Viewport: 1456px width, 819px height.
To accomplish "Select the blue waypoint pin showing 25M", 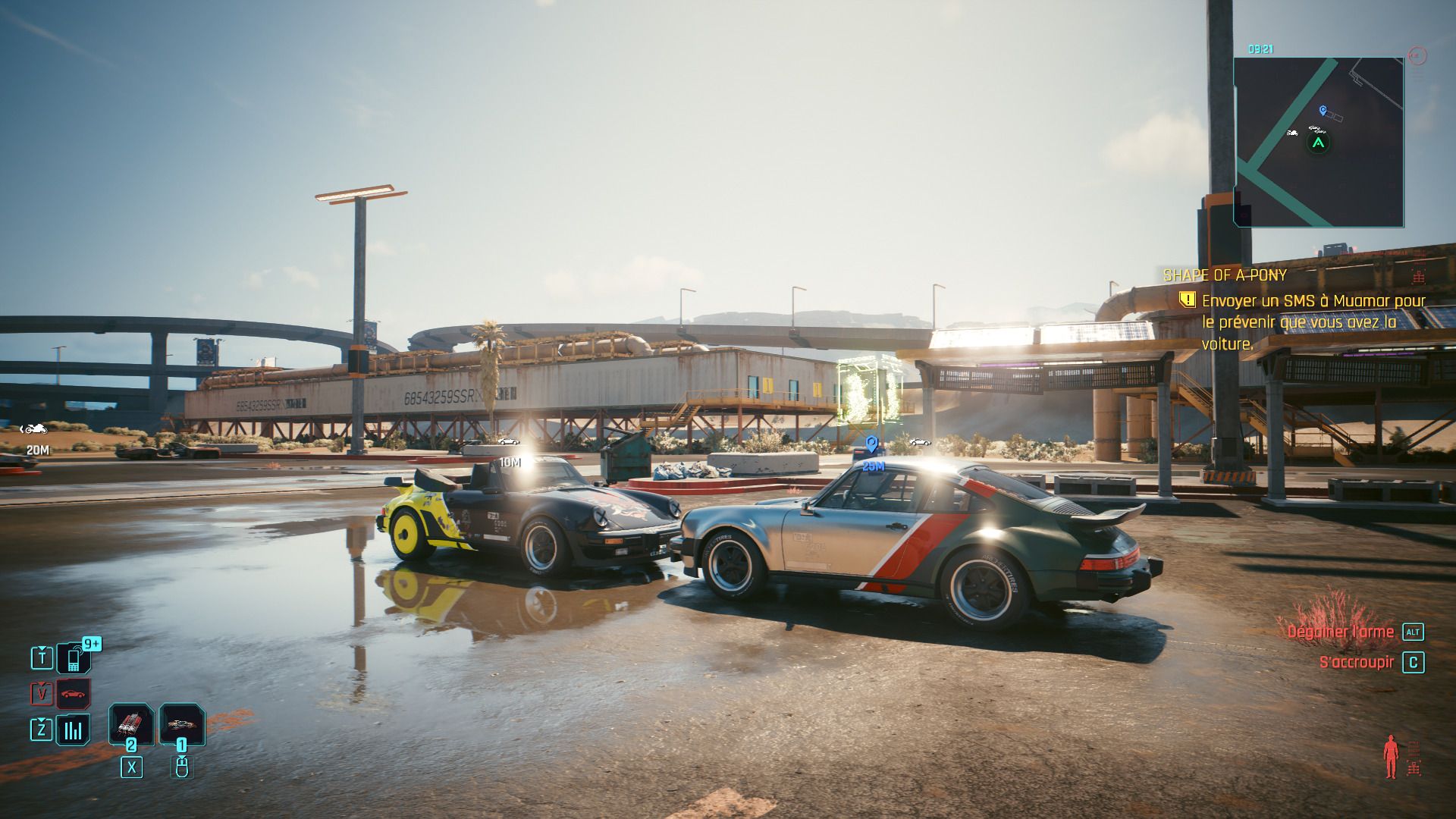I will 871,444.
